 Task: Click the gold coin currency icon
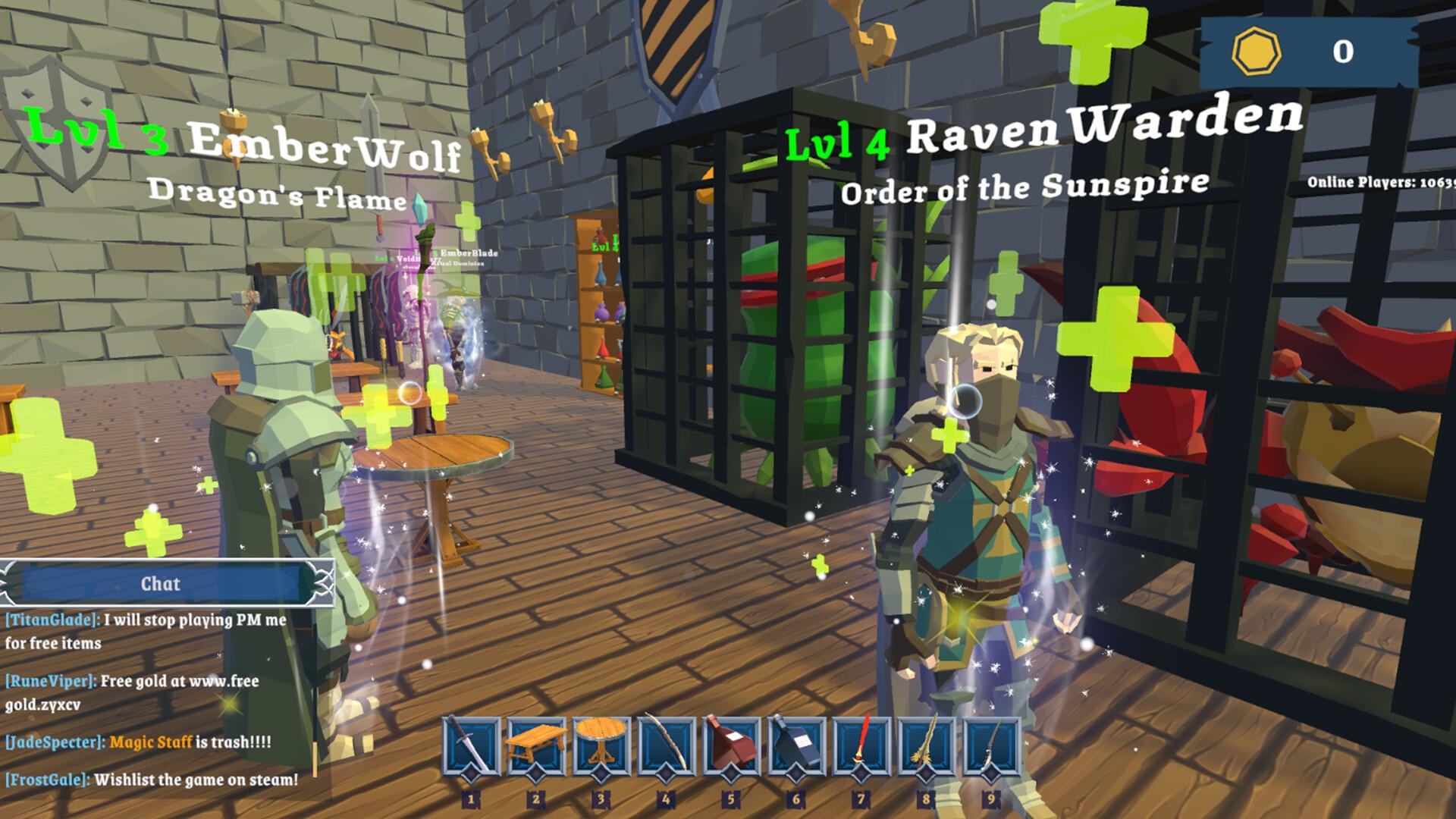(1256, 52)
